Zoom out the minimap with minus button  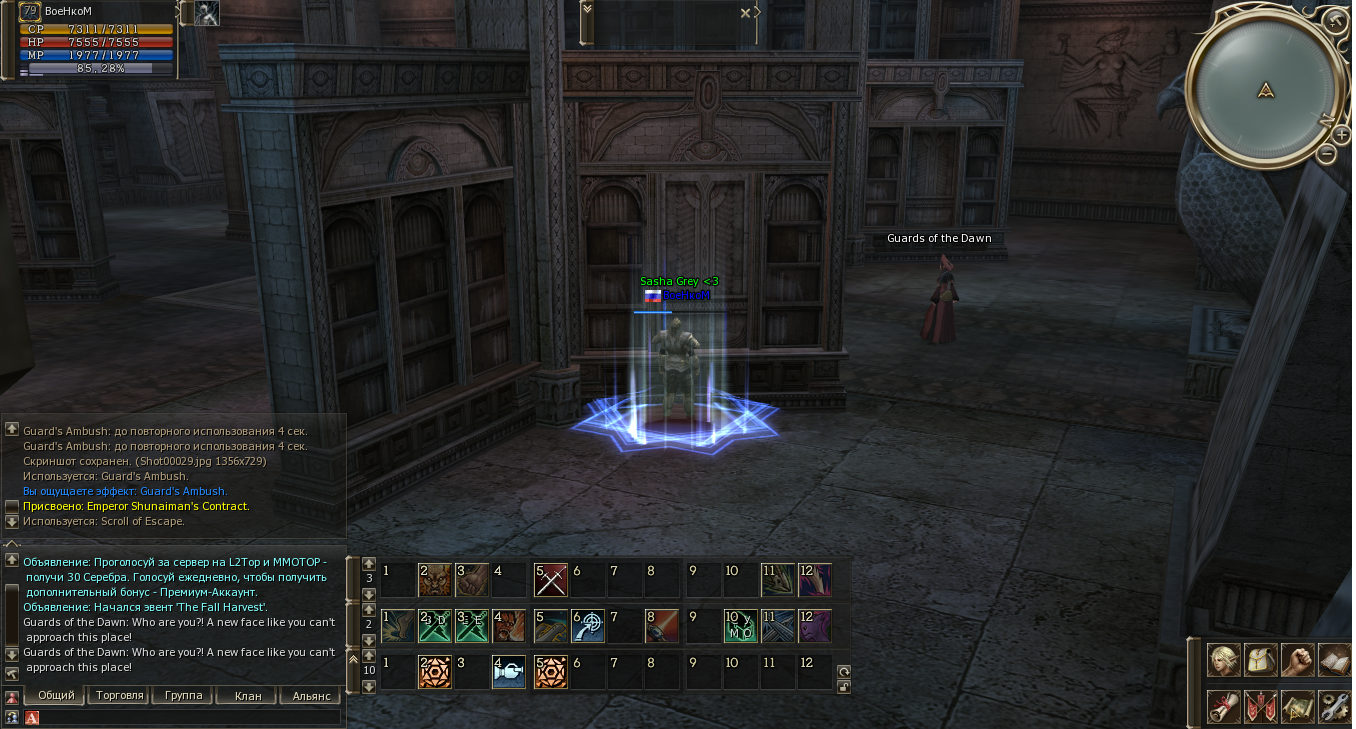(1327, 154)
